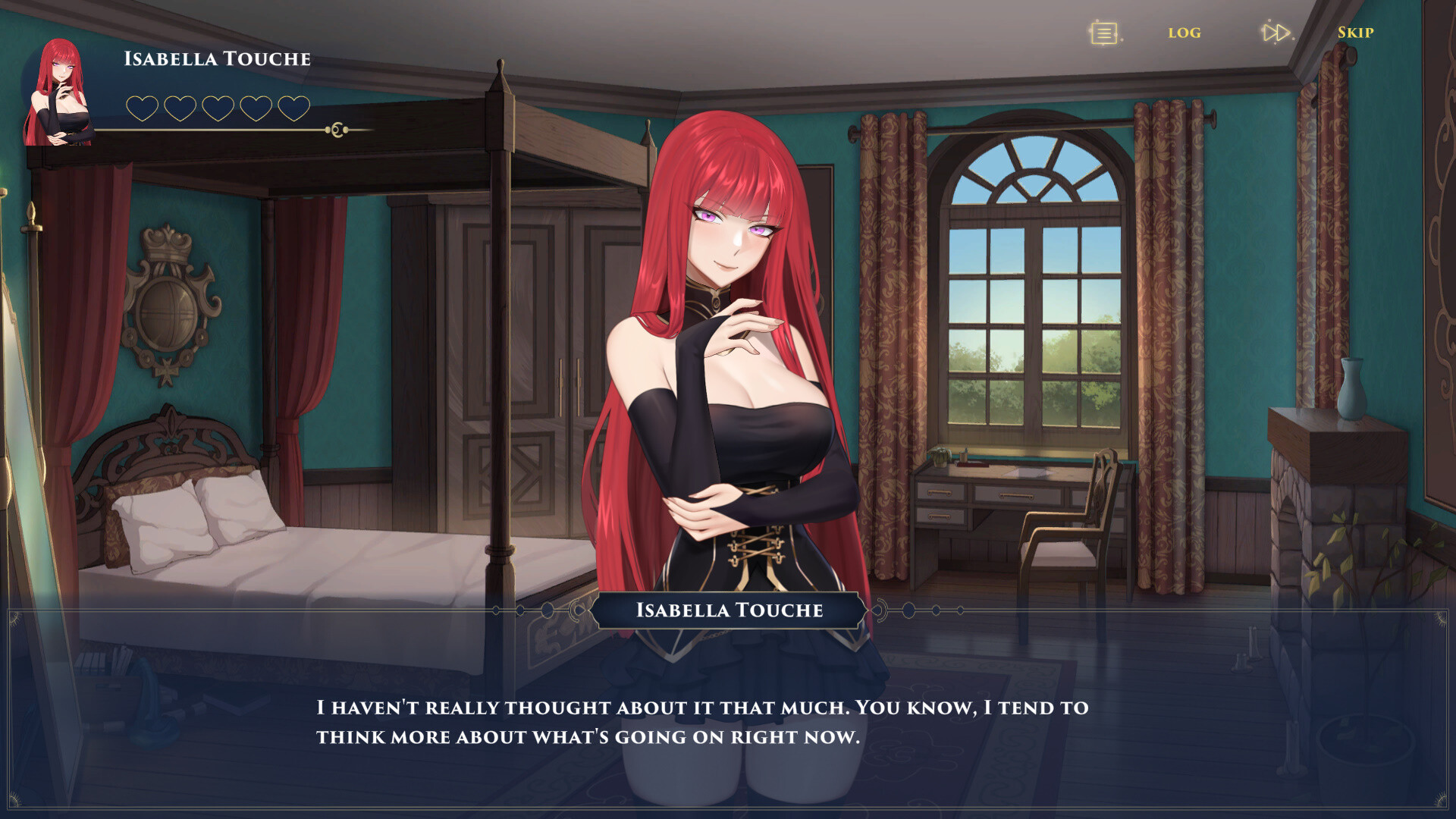This screenshot has height=819, width=1456.
Task: Open the LOG text history
Action: (1184, 33)
